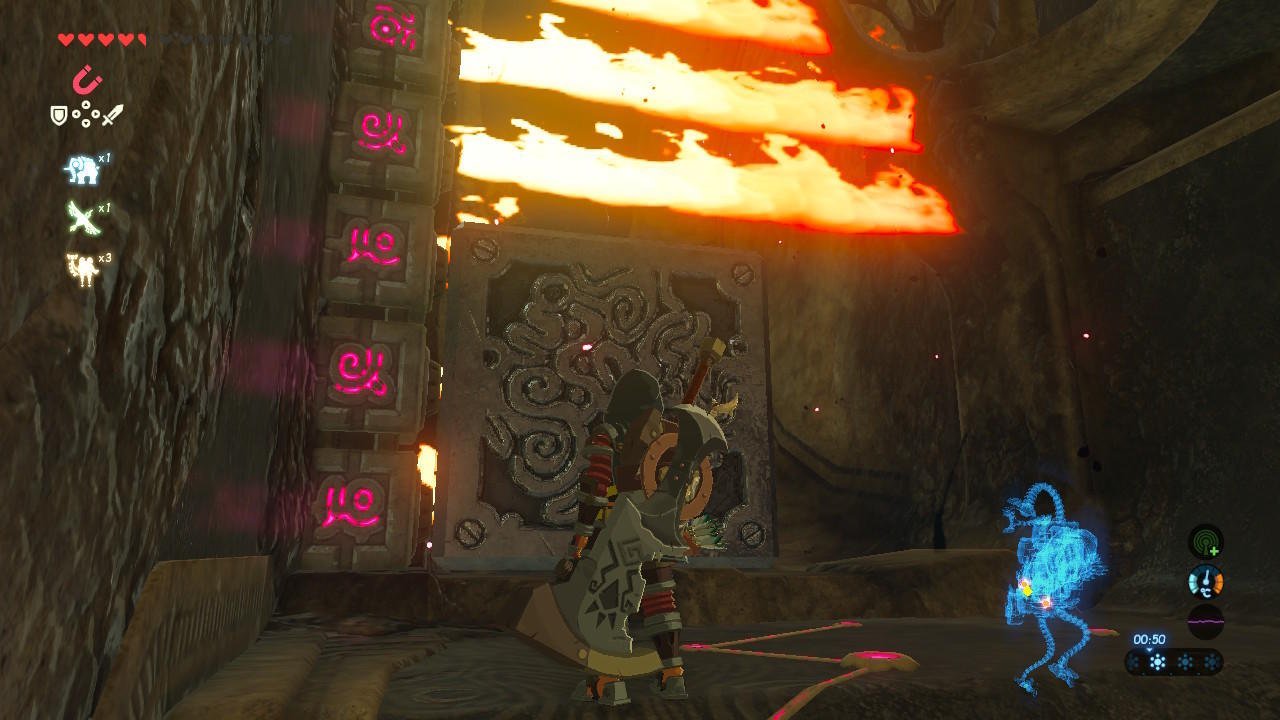Click the x3 Naboris counter label
Screen dimensions: 1280x720
click(x=104, y=260)
